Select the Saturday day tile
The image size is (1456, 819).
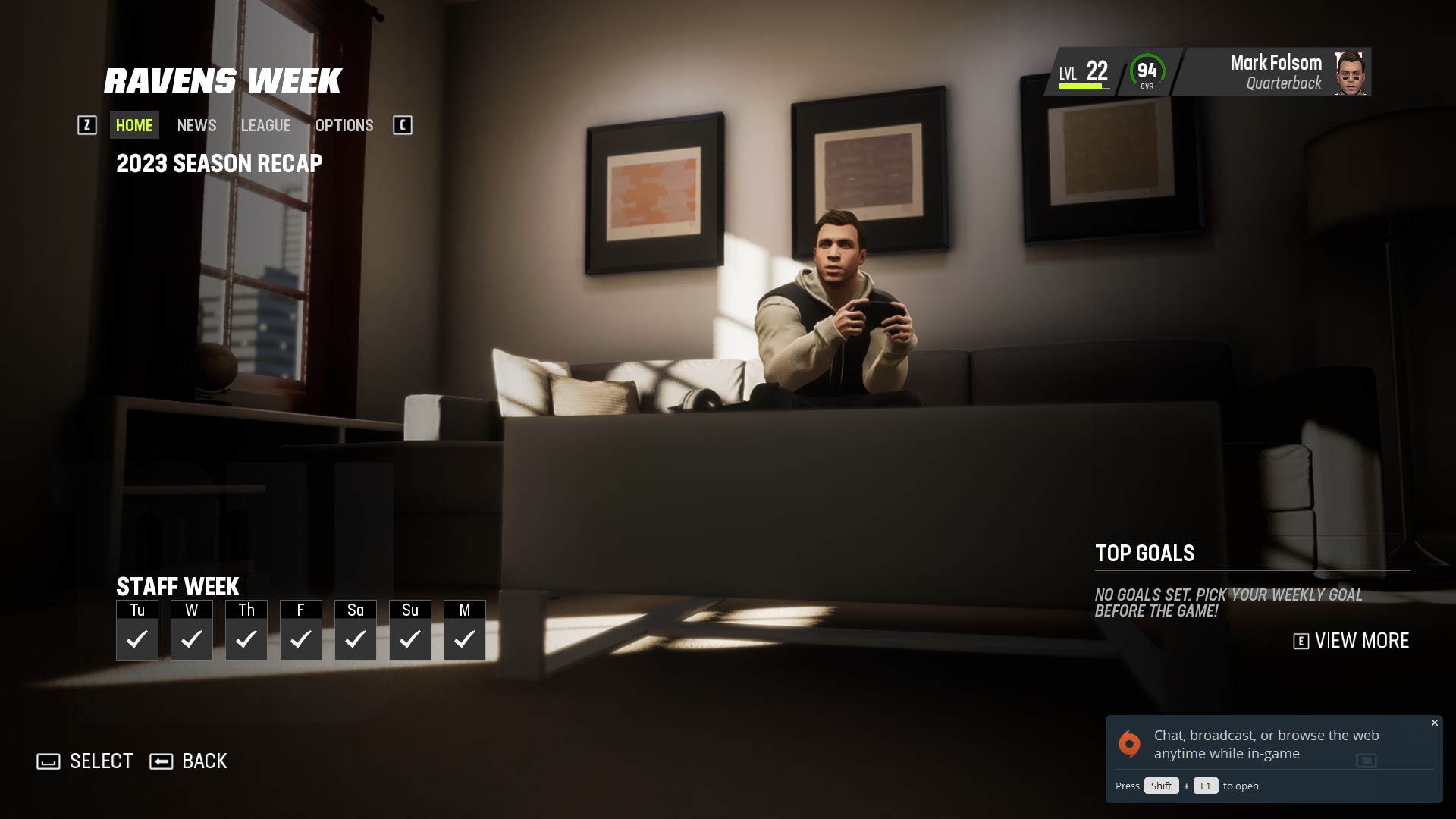click(x=356, y=630)
